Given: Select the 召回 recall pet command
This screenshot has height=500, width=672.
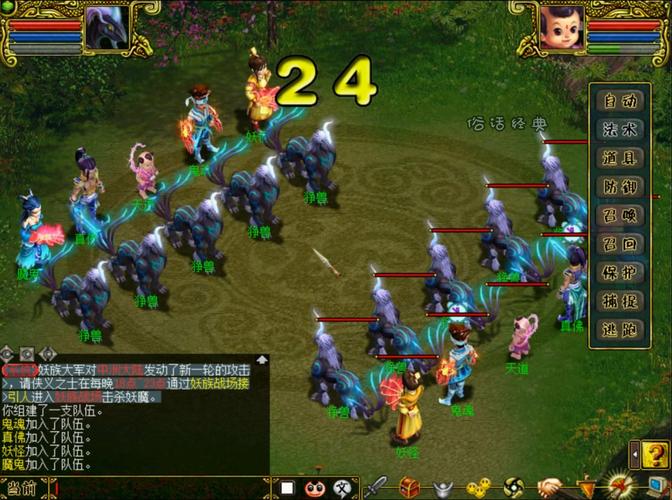Looking at the screenshot, I should [x=619, y=243].
